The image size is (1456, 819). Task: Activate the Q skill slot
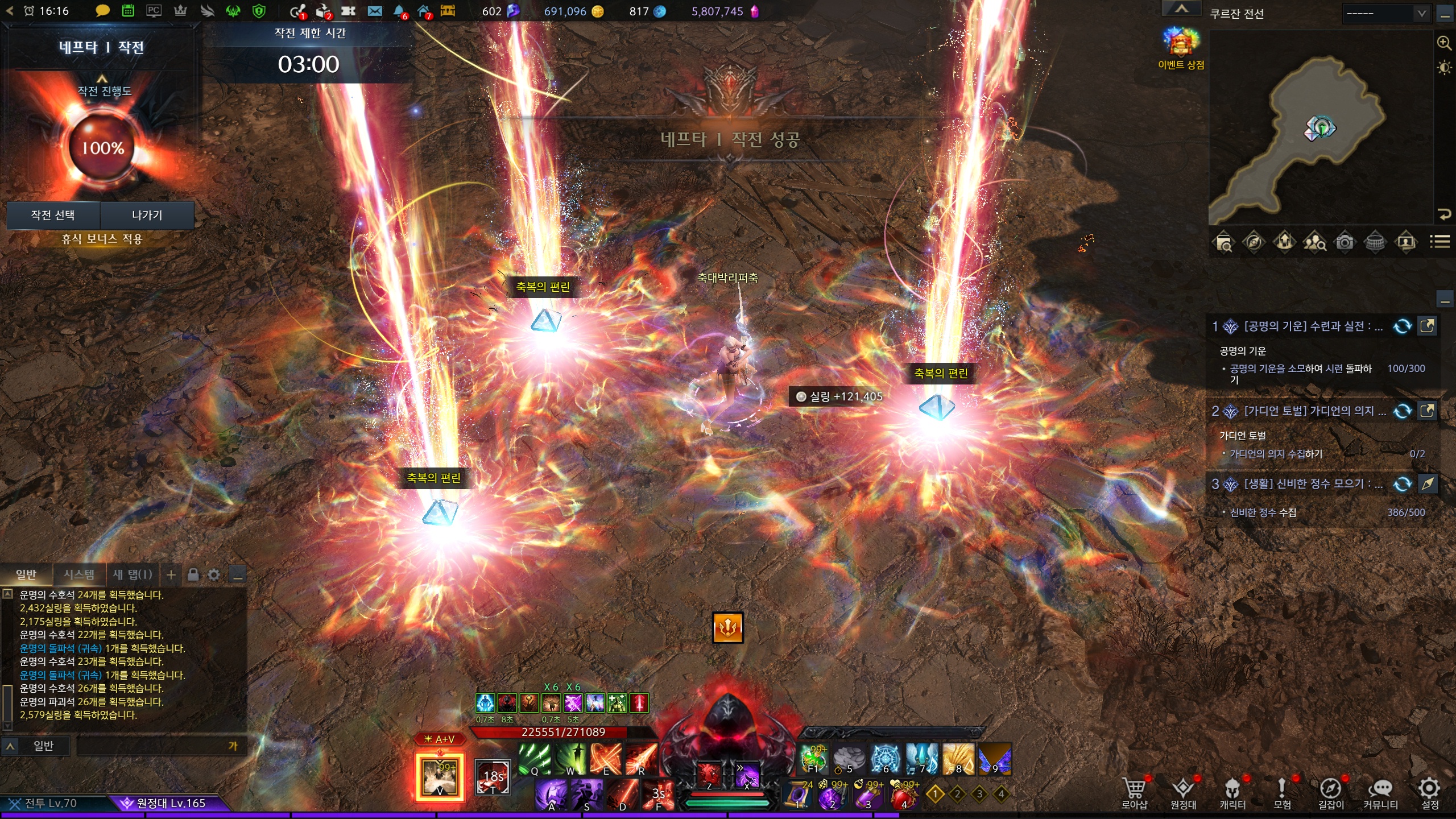point(534,760)
